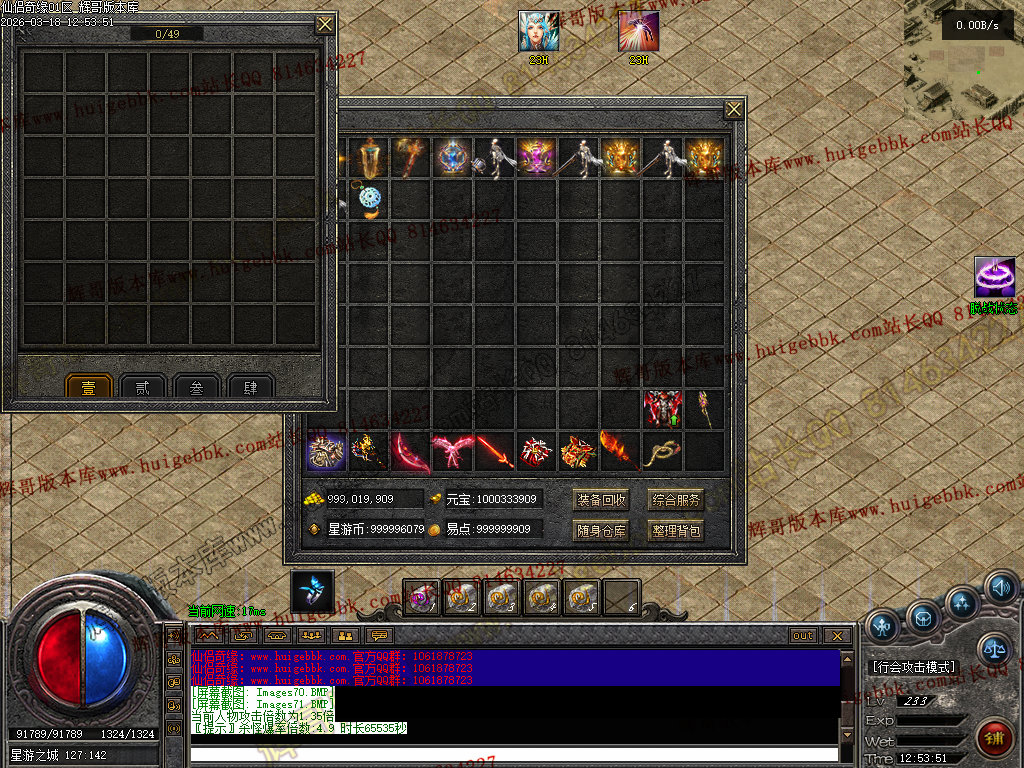Toggle sound with the speaker button
Screen dimensions: 1024x768
point(1001,587)
